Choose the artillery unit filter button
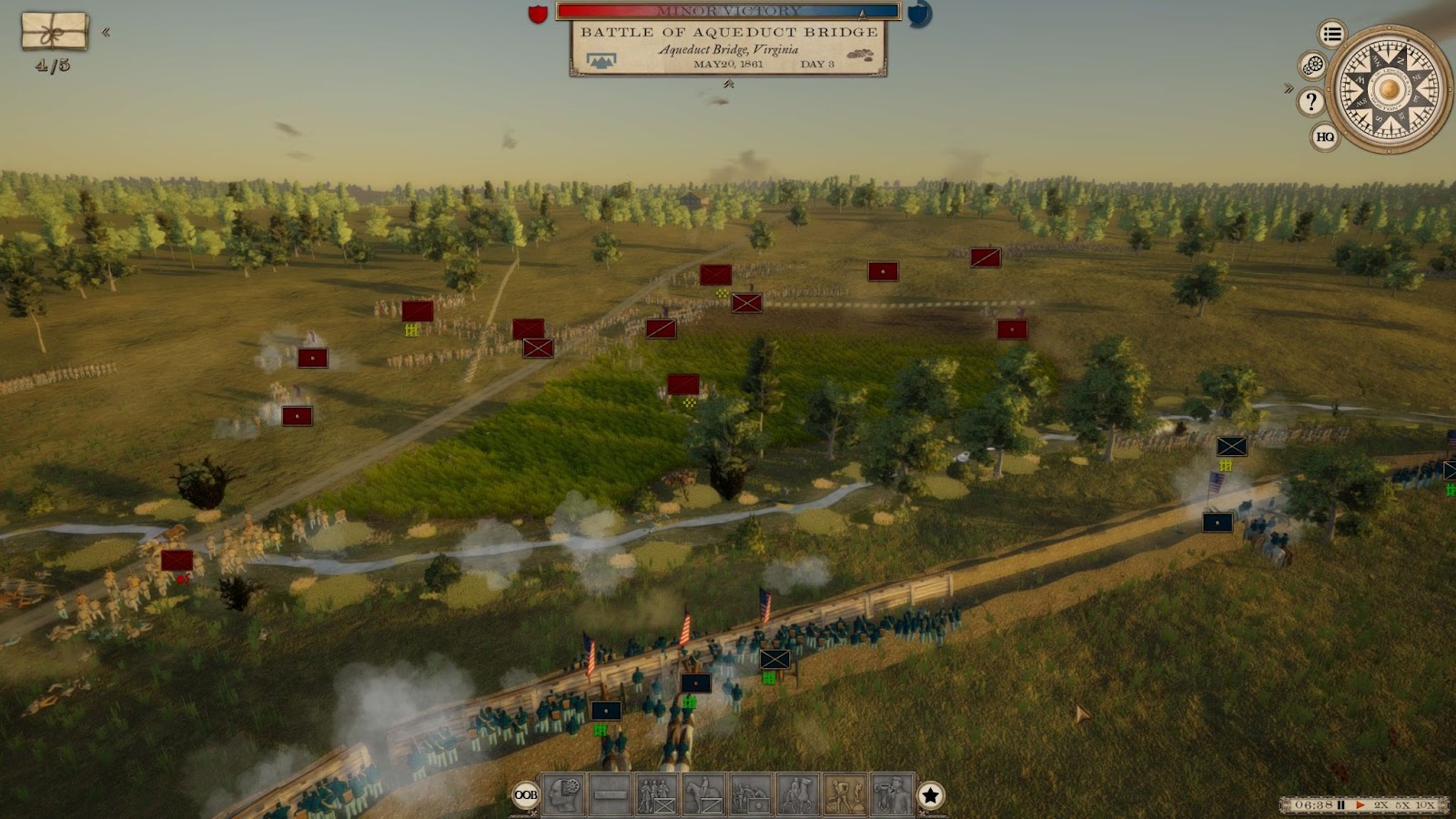The image size is (1456, 819). [751, 795]
